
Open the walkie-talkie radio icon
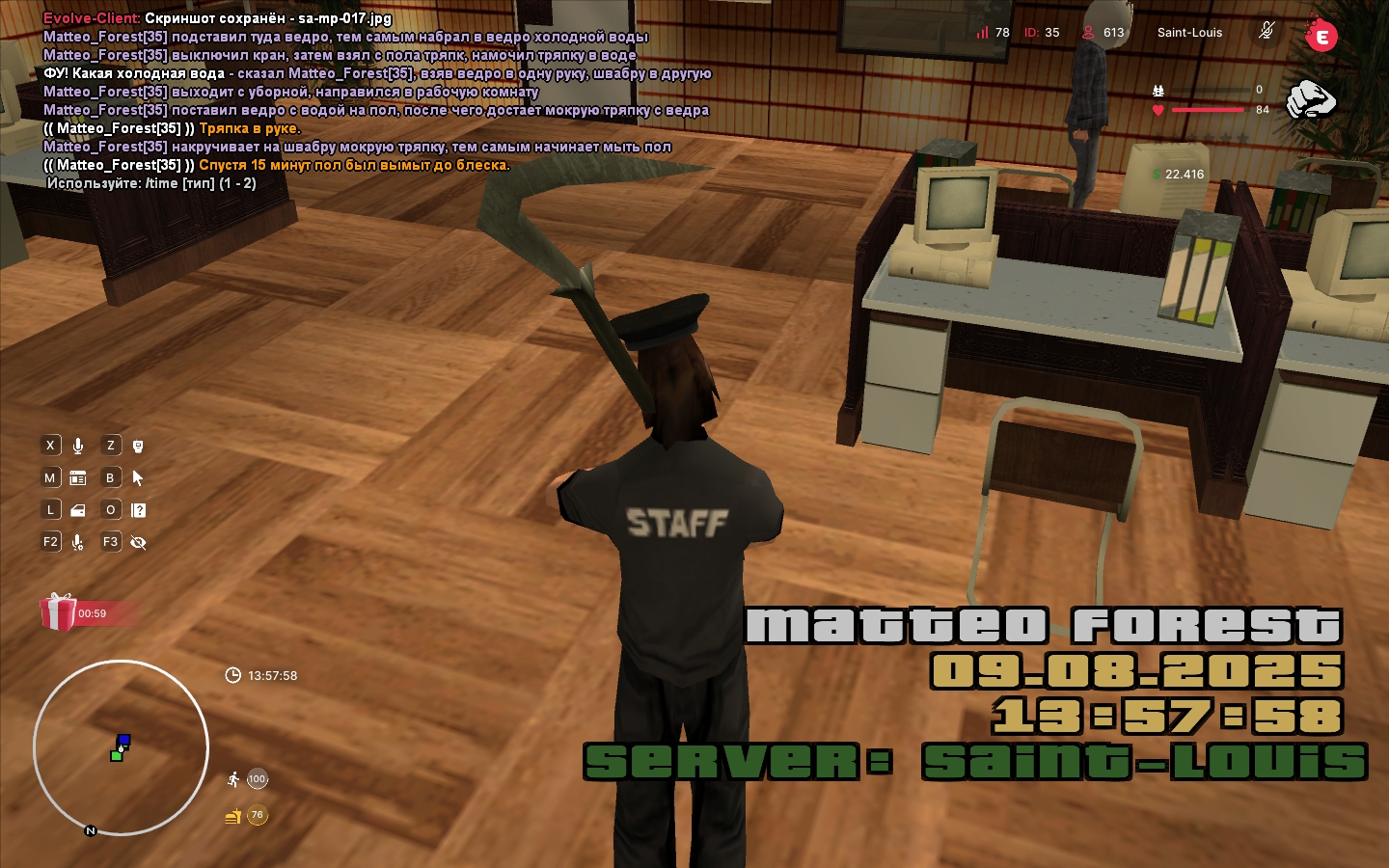(x=138, y=446)
